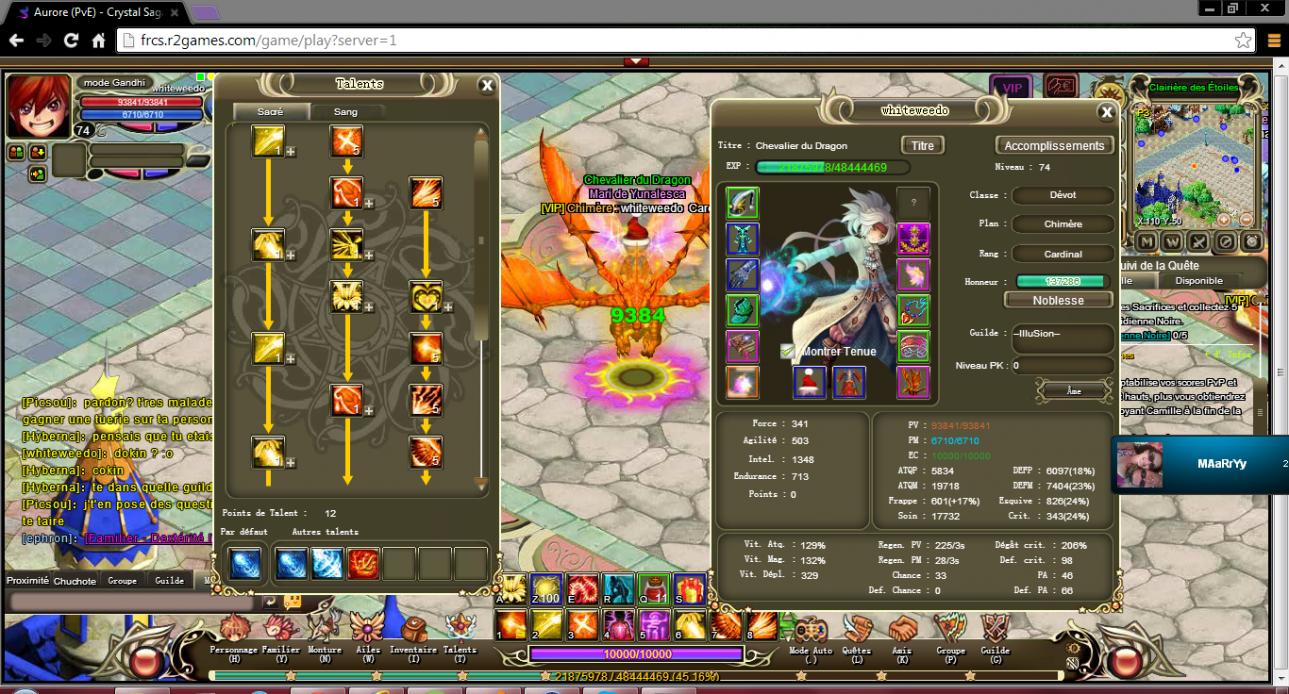The height and width of the screenshot is (694, 1289).
Task: Close the whiteweedo character window
Action: [x=1106, y=113]
